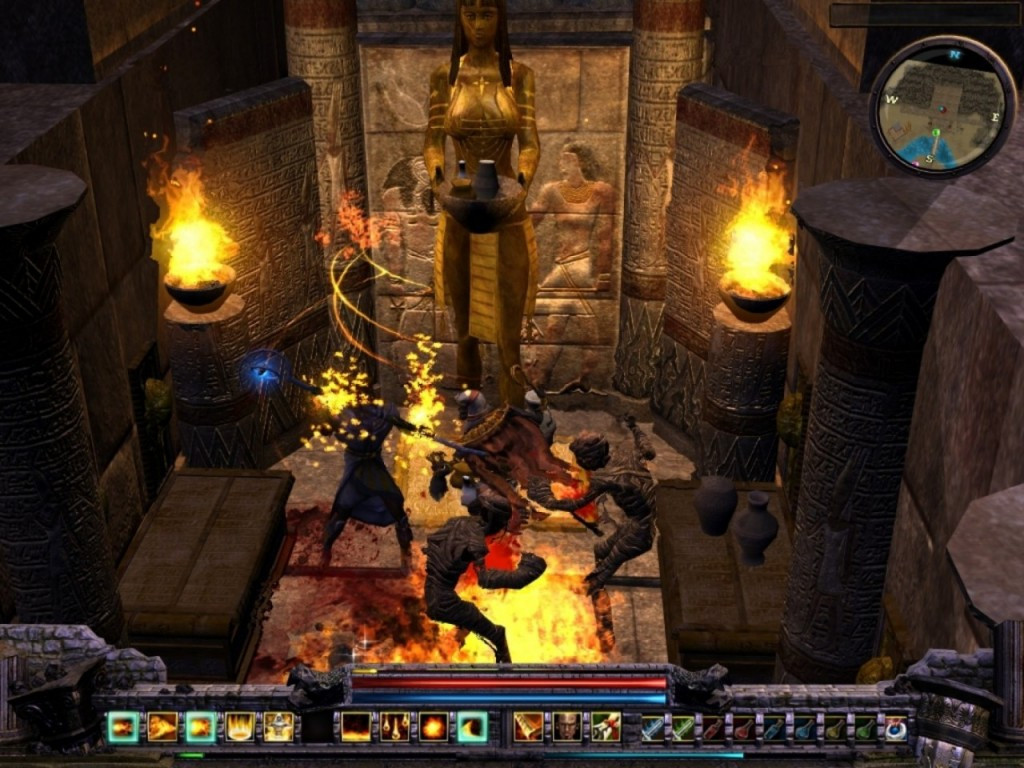Screen dimensions: 1024x768
Task: Trigger the three falling flames skill
Action: (395, 727)
